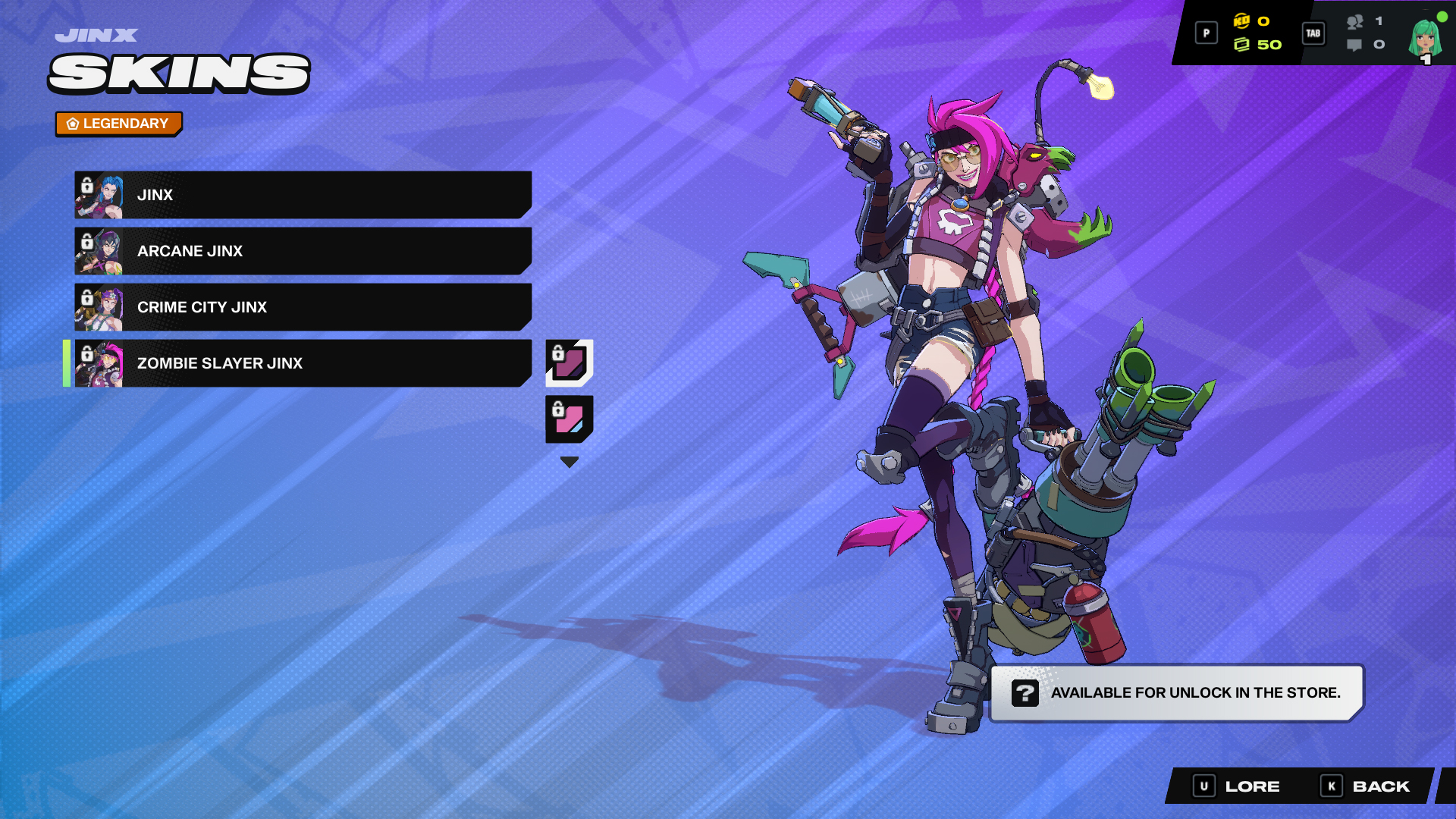1456x819 pixels.
Task: Select the base JINX skin
Action: (x=303, y=195)
